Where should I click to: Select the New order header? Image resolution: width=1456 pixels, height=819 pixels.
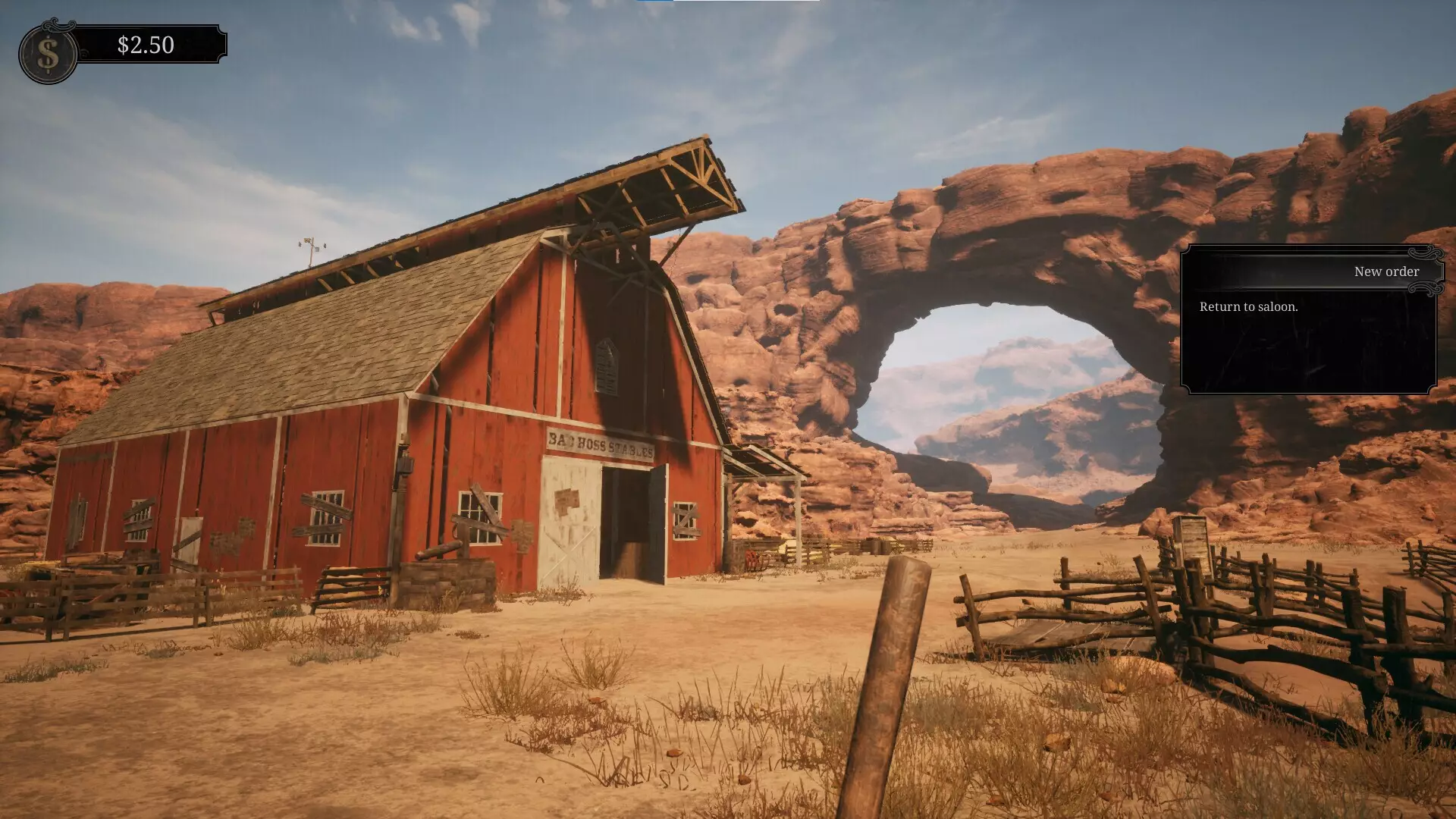[x=1386, y=271]
